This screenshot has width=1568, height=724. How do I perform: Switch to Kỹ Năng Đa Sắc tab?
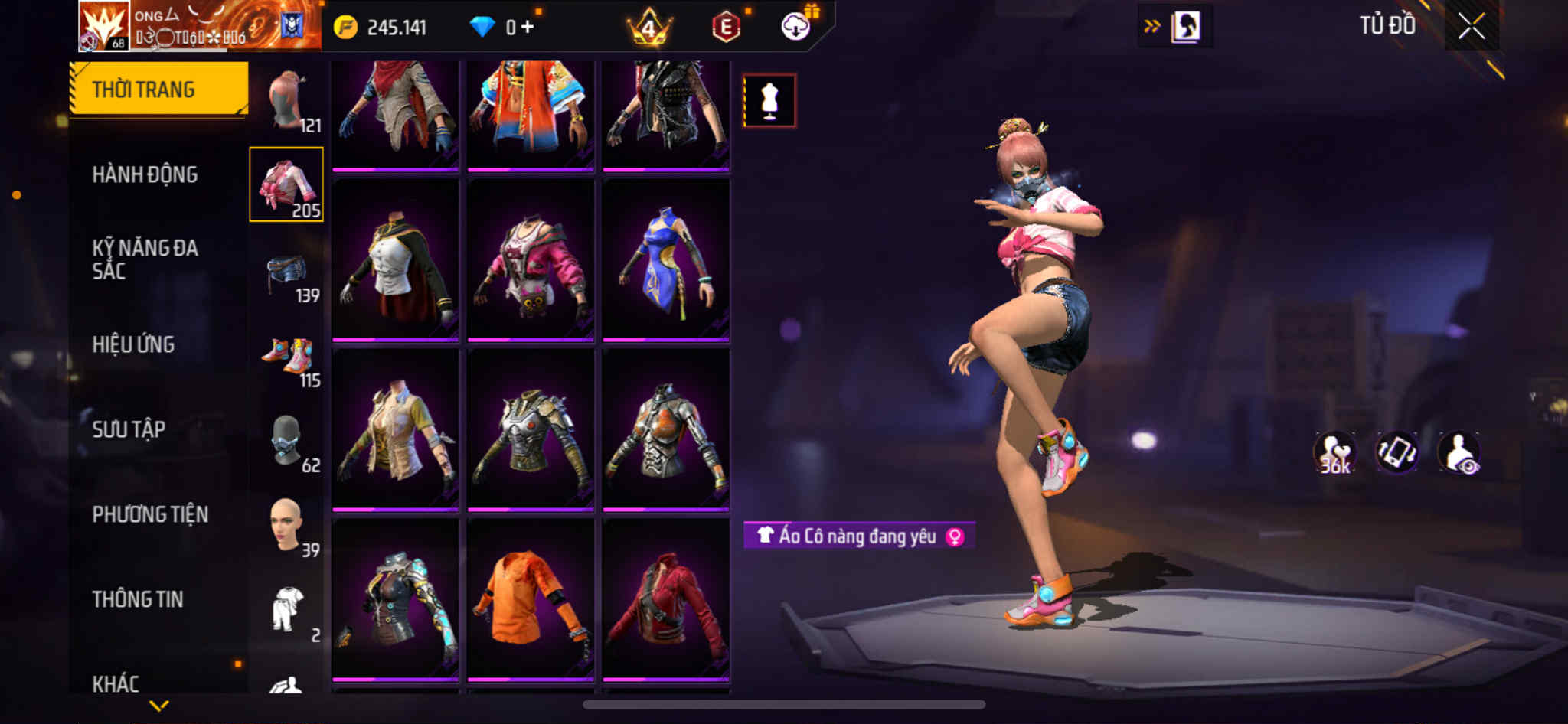pyautogui.click(x=145, y=259)
